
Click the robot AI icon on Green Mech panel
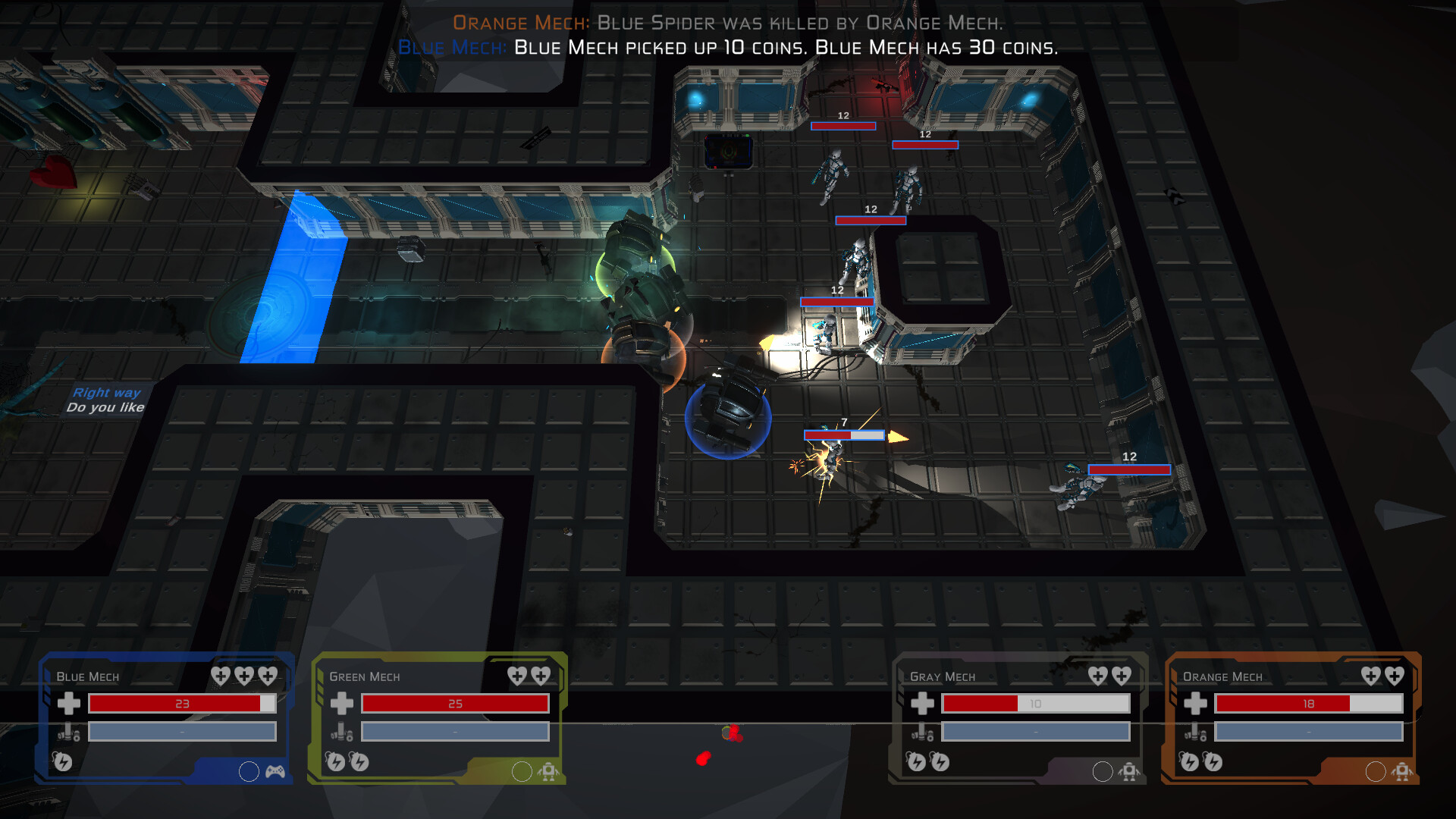(x=550, y=772)
